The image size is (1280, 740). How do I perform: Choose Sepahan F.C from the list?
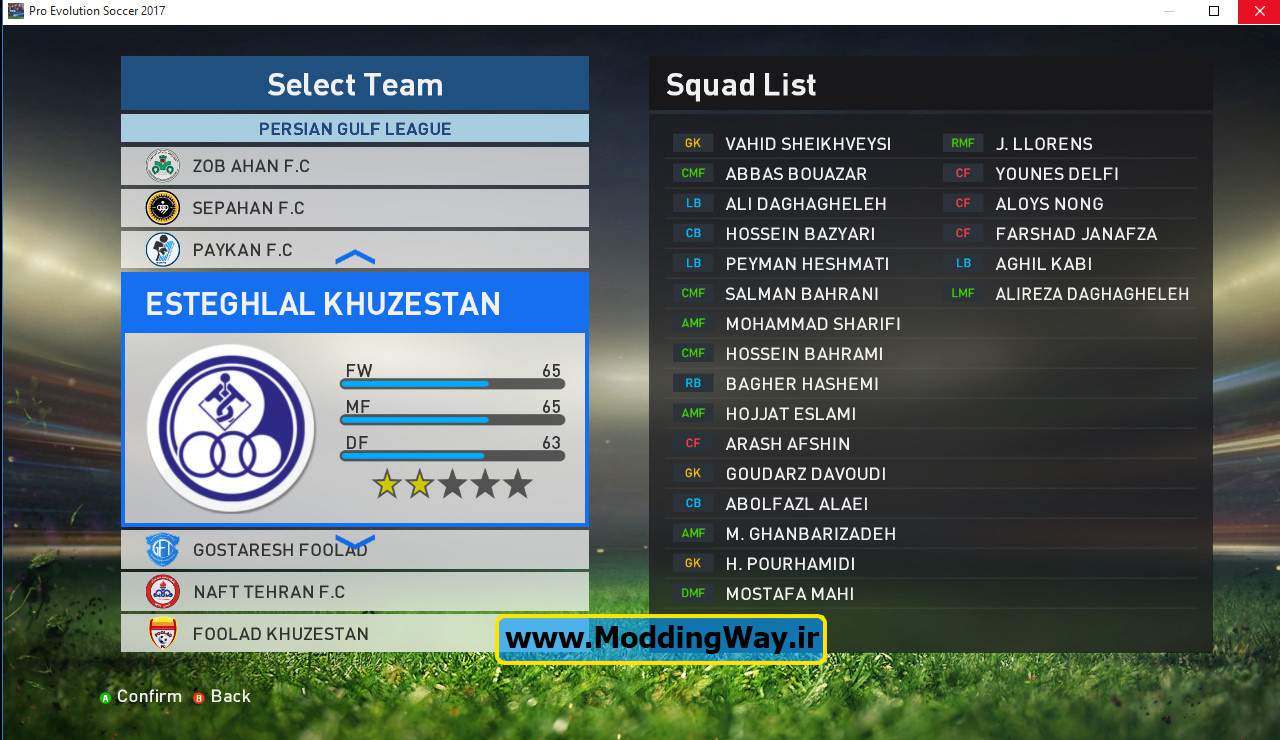coord(354,208)
